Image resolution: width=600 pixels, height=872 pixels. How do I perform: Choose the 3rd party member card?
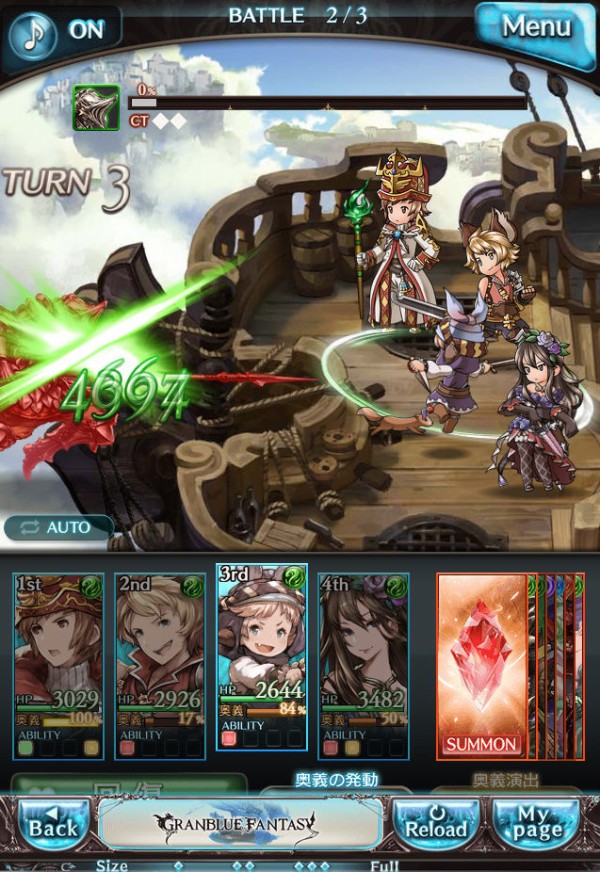pyautogui.click(x=262, y=658)
